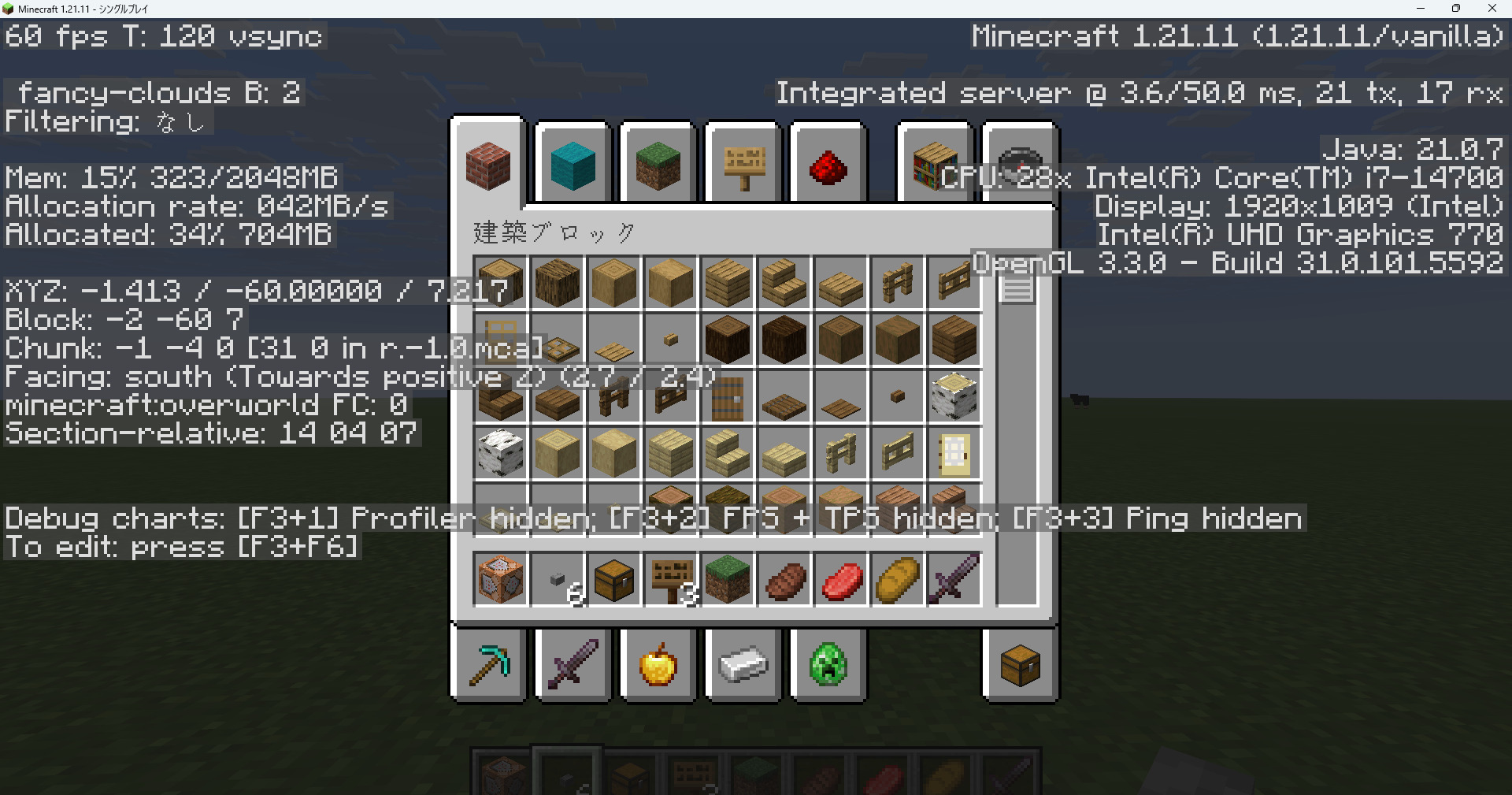
Task: Open the survival inventory chest tab
Action: click(1020, 666)
